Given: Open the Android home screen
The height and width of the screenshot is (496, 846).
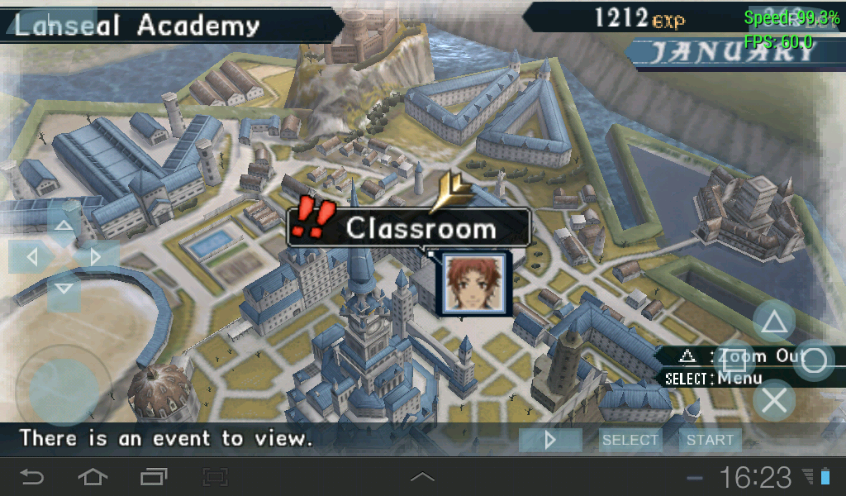Looking at the screenshot, I should 92,475.
